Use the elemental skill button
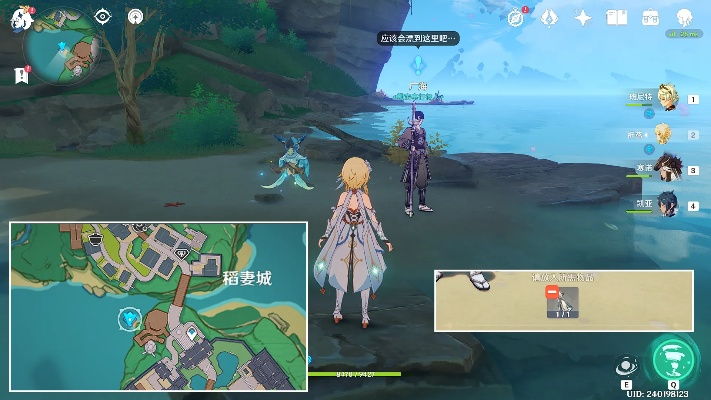The image size is (711, 400). (627, 366)
